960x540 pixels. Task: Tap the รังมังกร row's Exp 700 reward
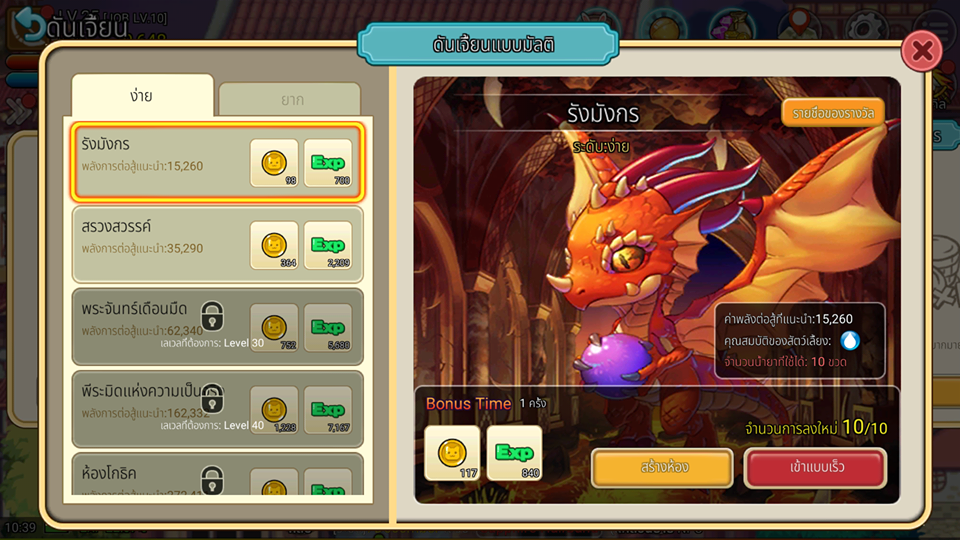pyautogui.click(x=328, y=163)
